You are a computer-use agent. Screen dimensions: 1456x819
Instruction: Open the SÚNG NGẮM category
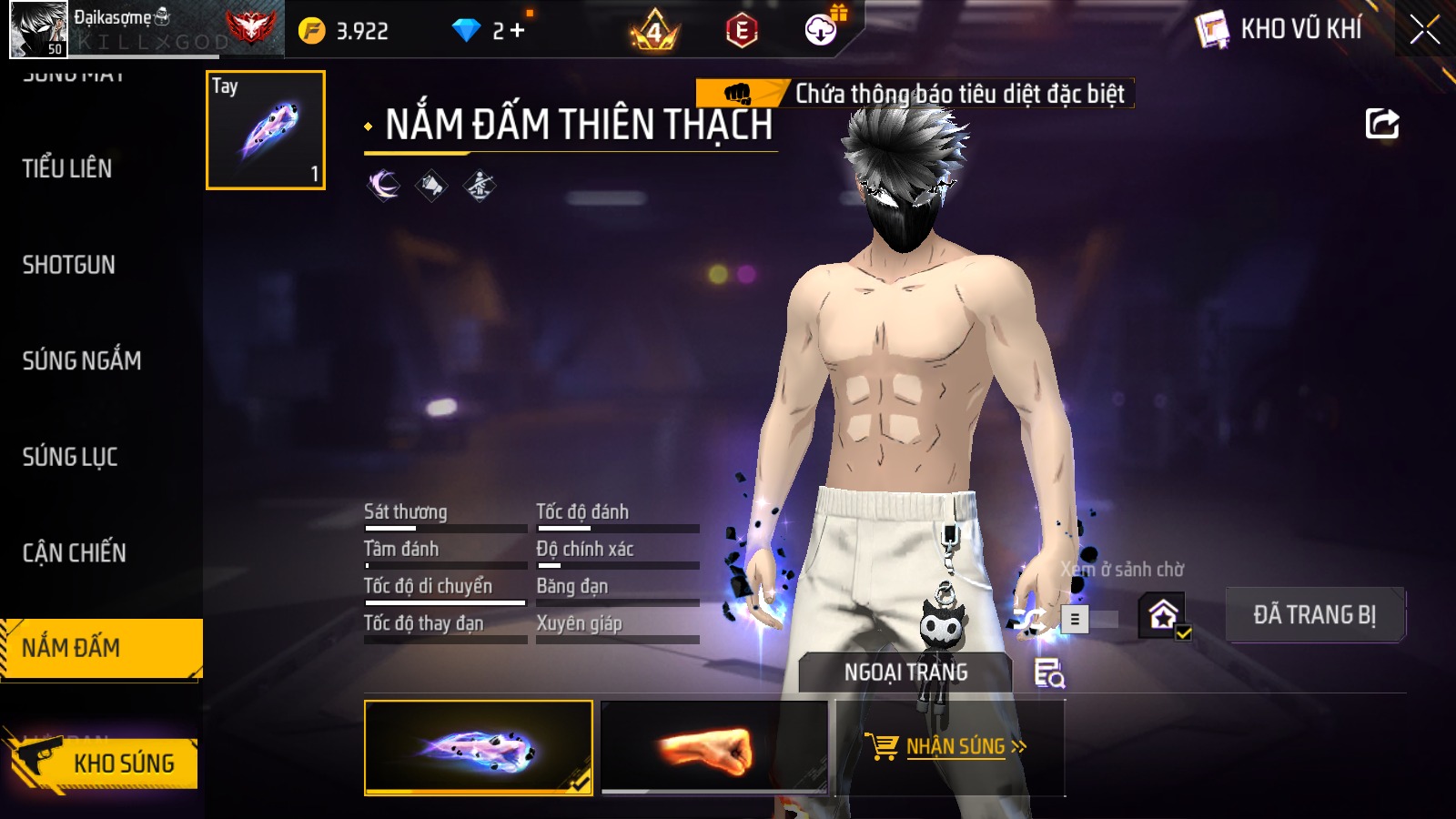(82, 361)
